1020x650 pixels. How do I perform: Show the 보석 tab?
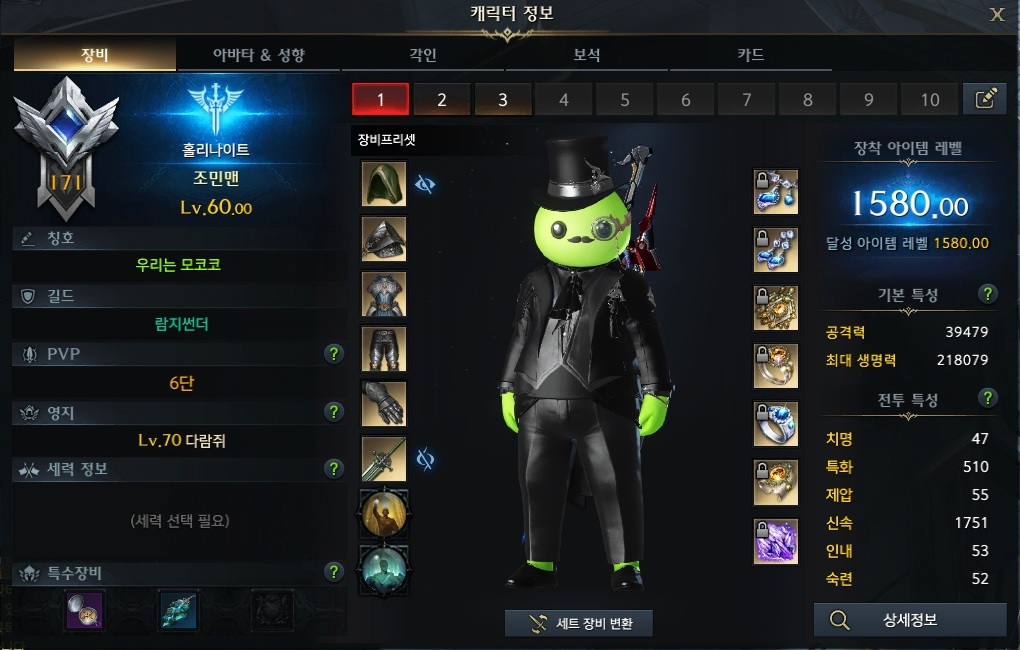[587, 55]
